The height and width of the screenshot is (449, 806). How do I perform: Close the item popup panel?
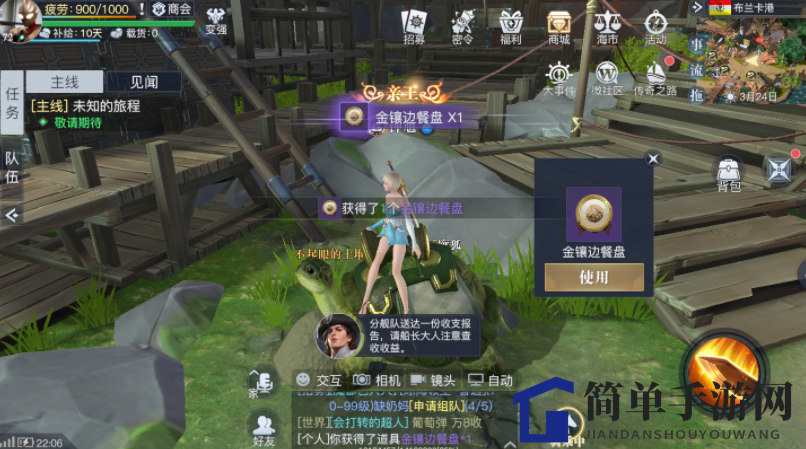coord(653,158)
